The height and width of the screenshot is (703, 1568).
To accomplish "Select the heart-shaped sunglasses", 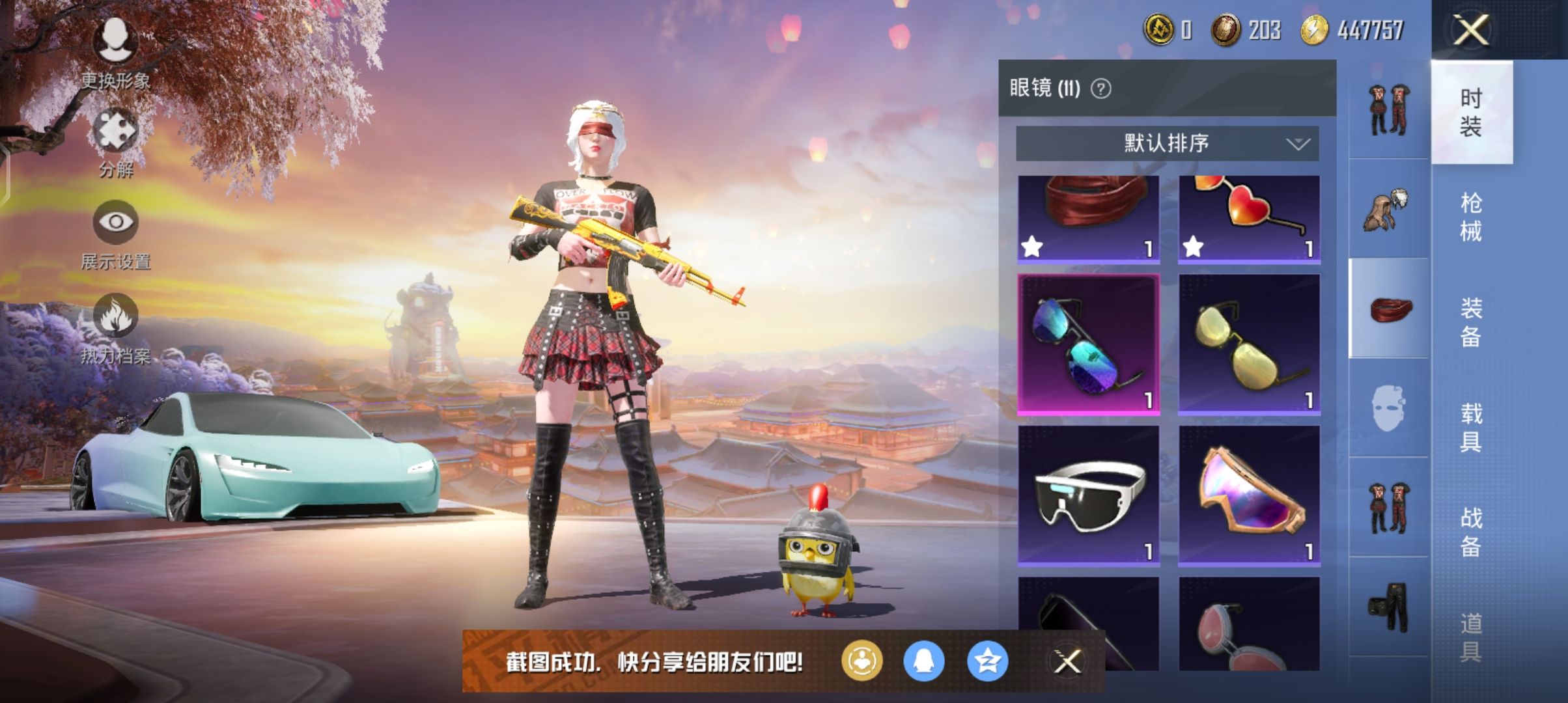I will pyautogui.click(x=1249, y=219).
